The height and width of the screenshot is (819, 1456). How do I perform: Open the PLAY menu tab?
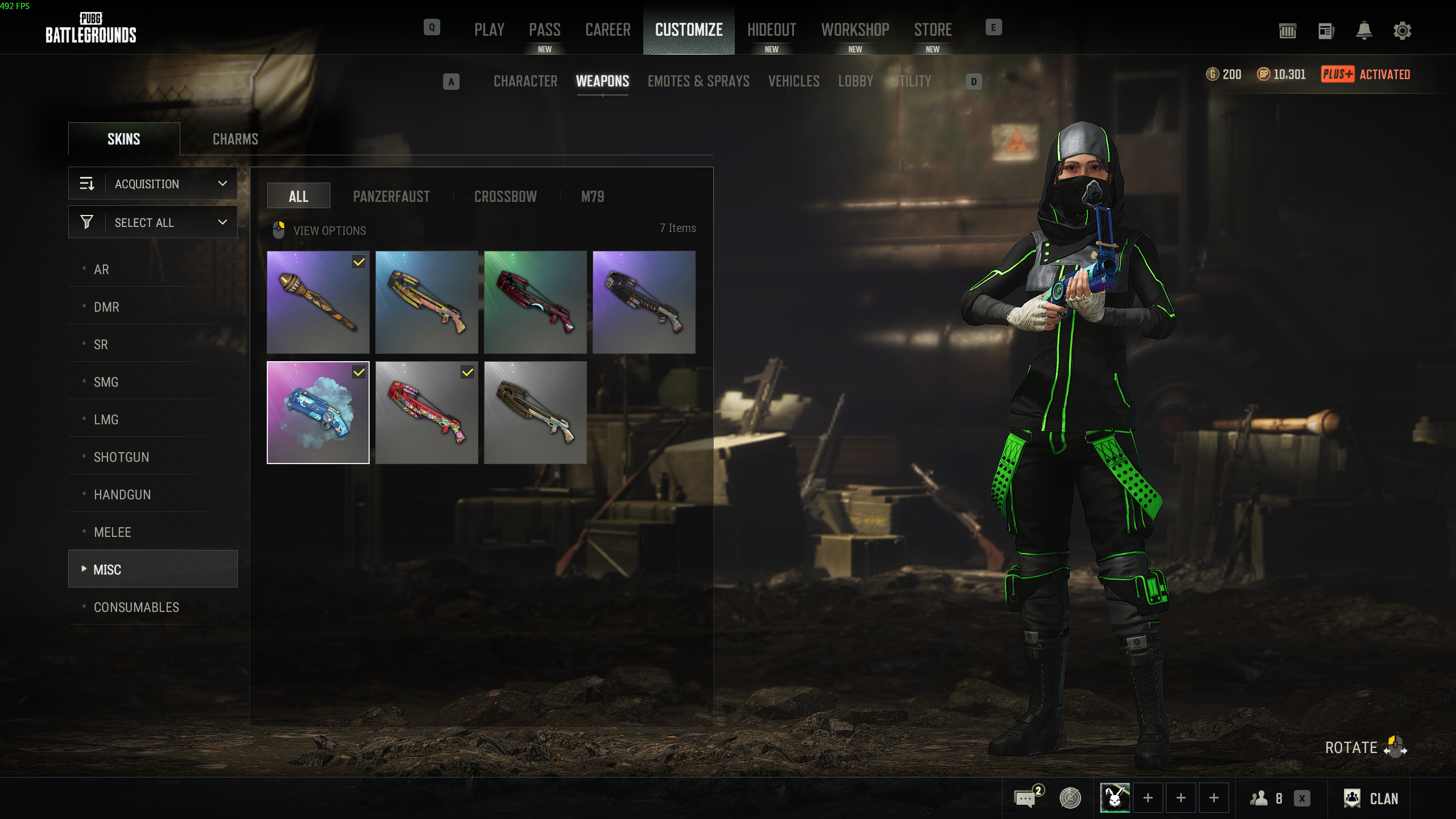(489, 30)
